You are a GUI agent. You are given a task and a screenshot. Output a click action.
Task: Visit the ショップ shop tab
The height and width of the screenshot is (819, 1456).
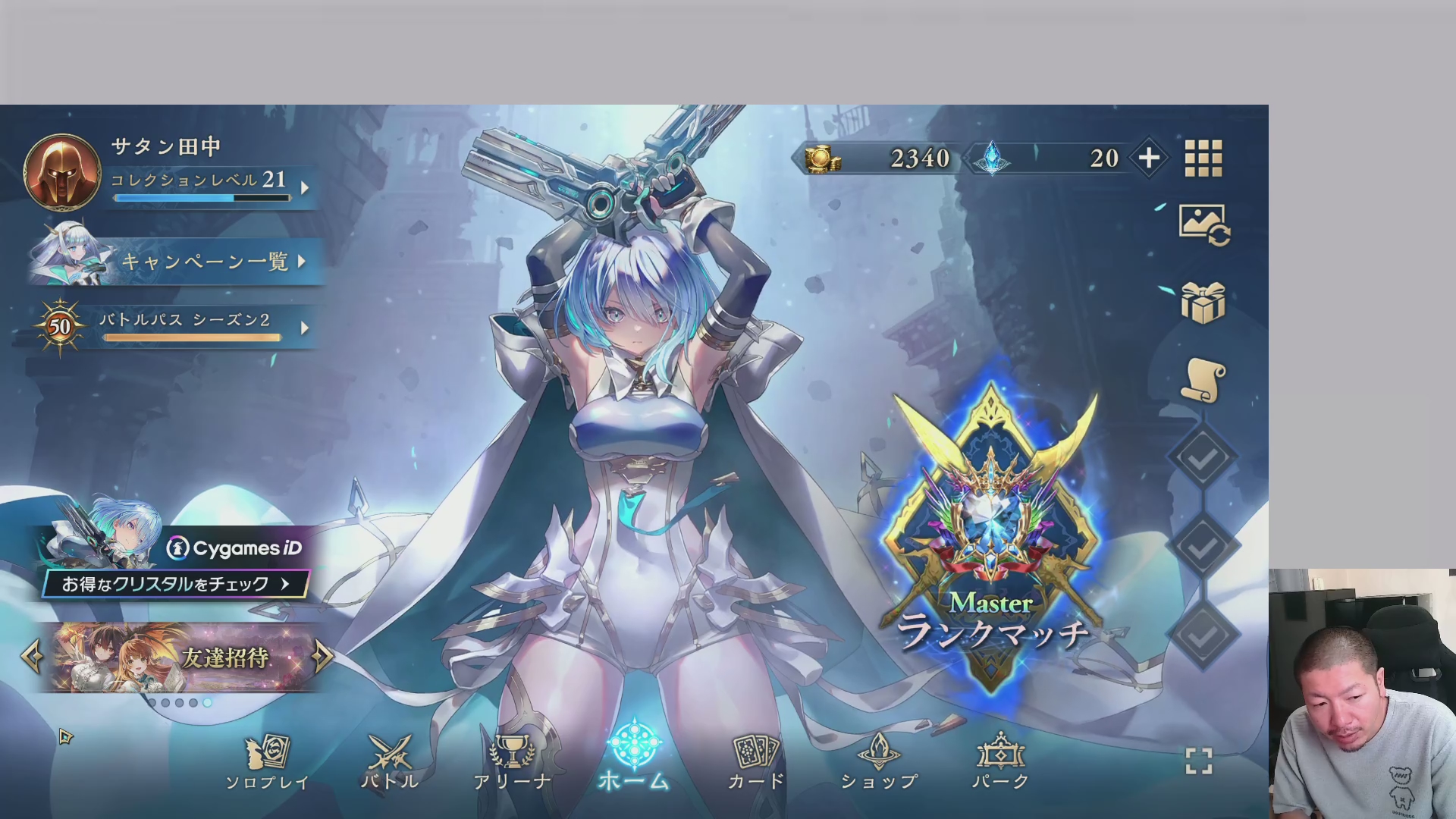coord(879,761)
